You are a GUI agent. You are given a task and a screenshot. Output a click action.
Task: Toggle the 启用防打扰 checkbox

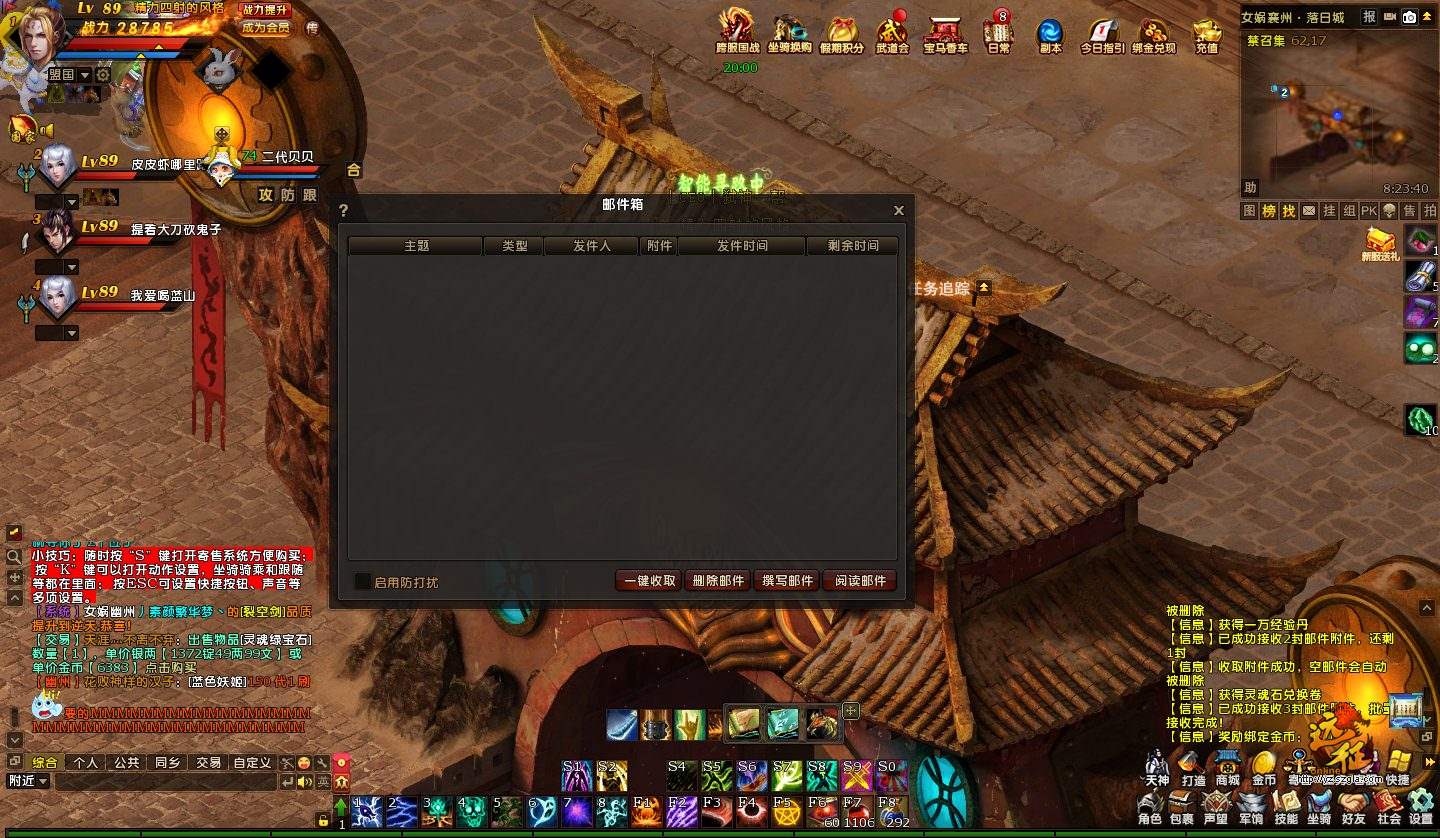[x=363, y=581]
